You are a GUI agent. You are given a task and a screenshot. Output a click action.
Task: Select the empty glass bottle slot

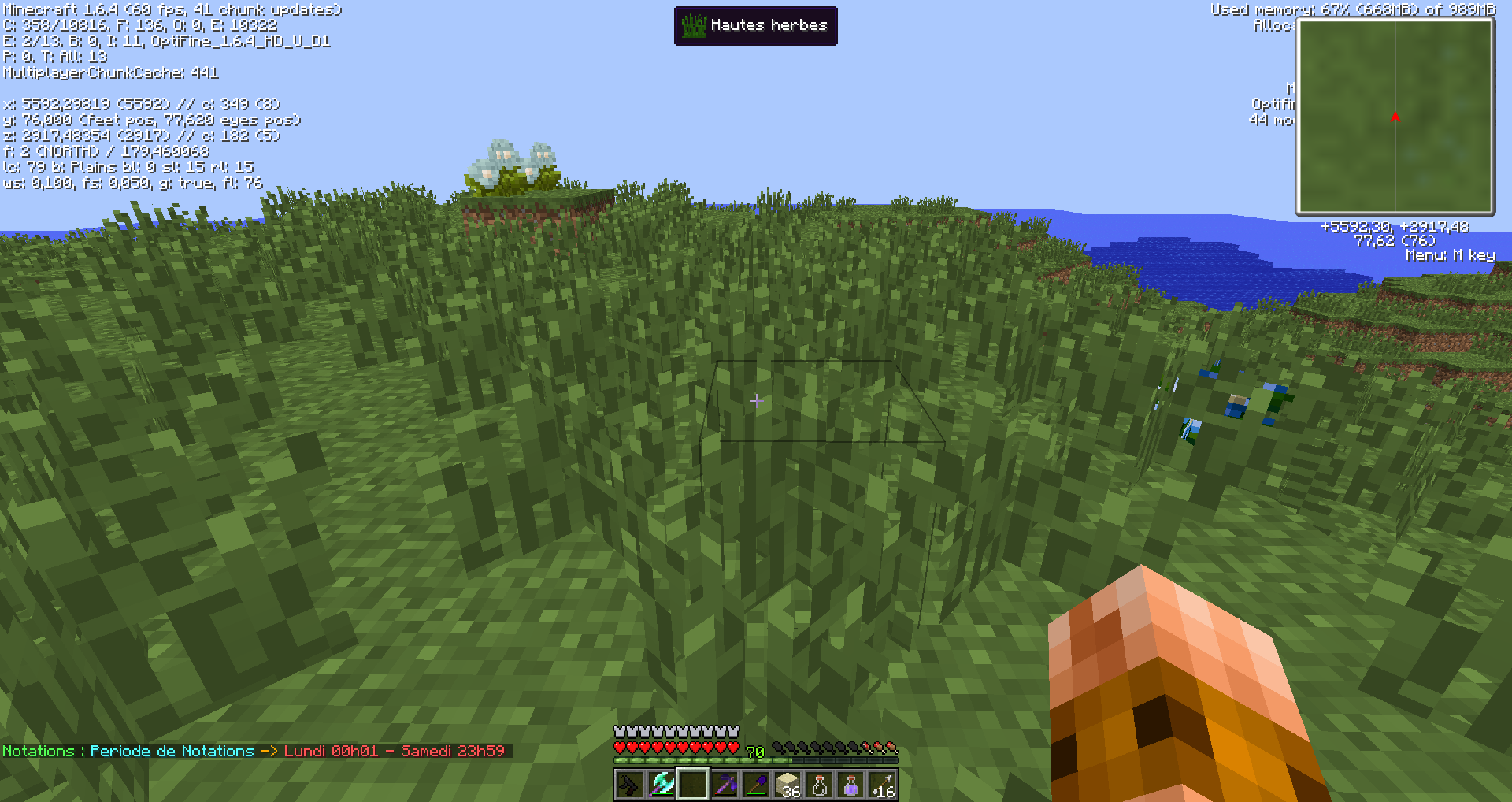click(x=819, y=785)
